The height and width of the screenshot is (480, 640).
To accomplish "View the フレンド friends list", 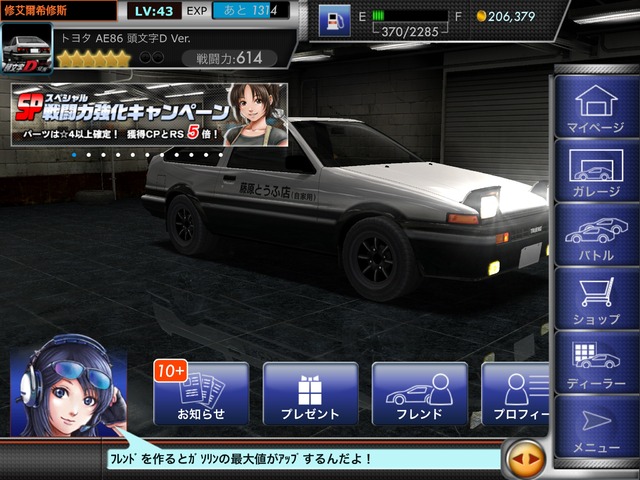I will 419,393.
